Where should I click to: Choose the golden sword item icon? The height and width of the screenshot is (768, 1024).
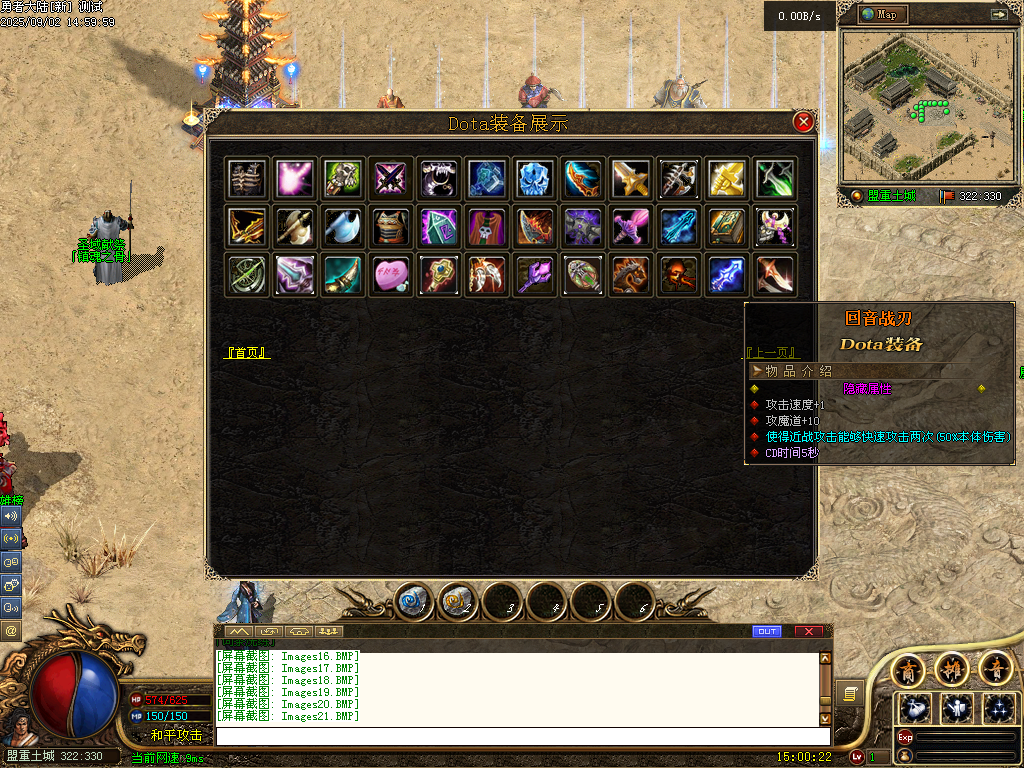[x=630, y=178]
